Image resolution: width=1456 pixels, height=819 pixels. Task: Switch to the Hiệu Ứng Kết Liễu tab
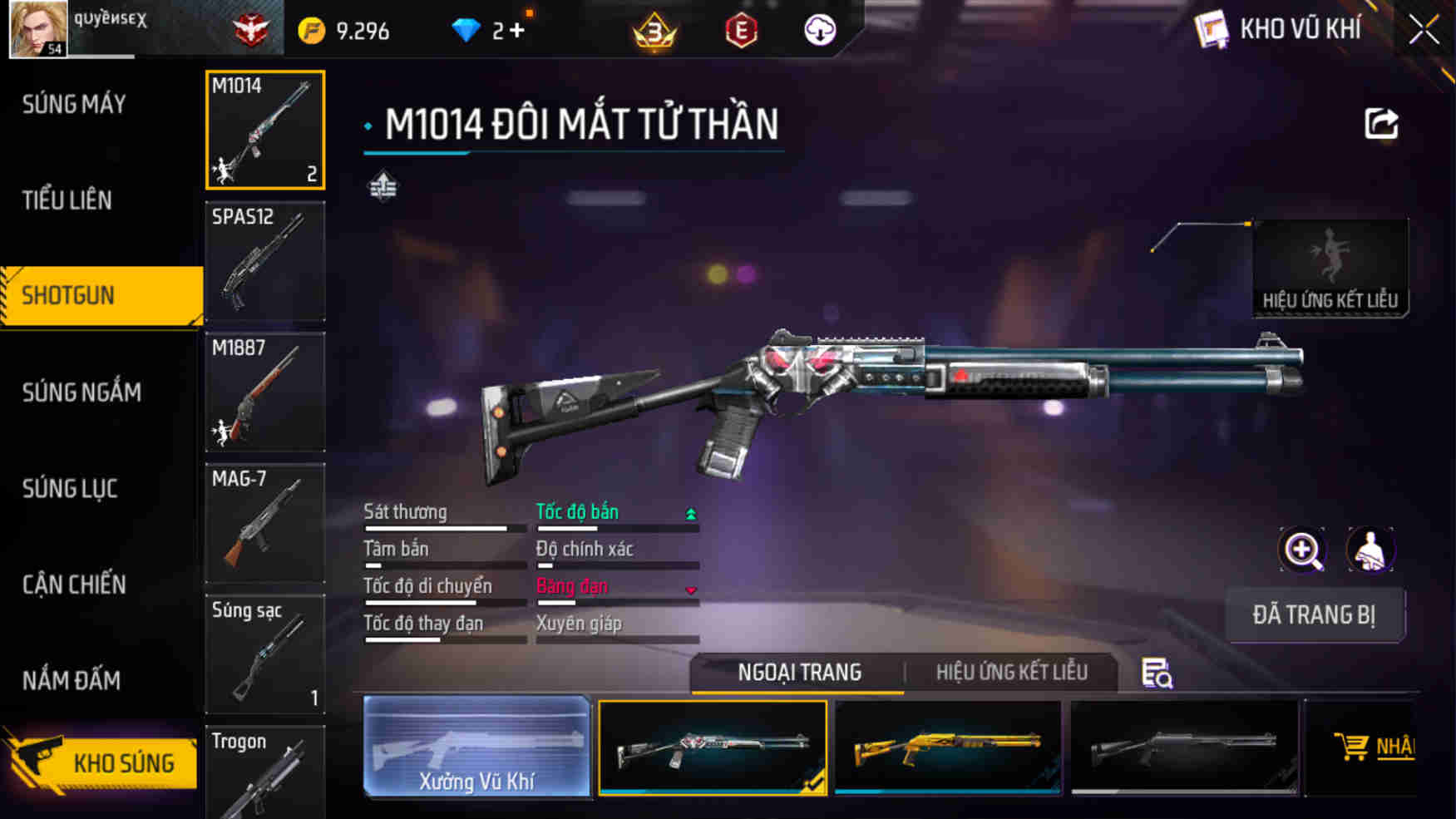click(1011, 672)
